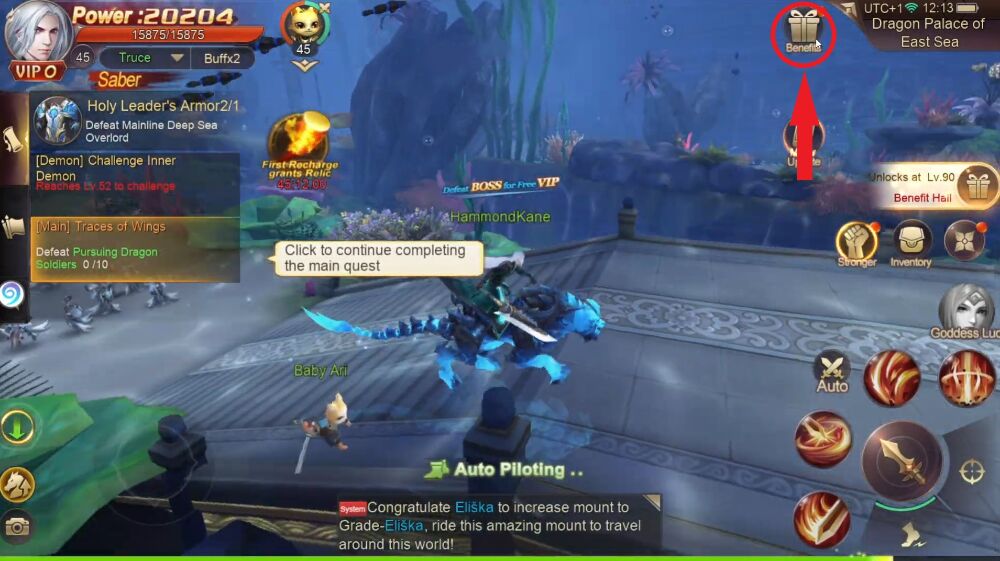Viewport: 1000px width, 561px height.
Task: Open the Inventory bag
Action: click(911, 241)
